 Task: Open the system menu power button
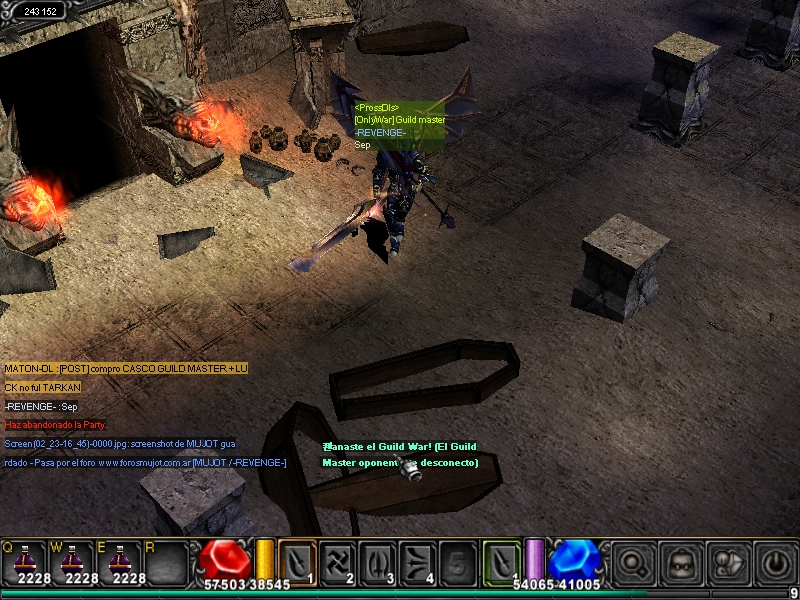(774, 563)
